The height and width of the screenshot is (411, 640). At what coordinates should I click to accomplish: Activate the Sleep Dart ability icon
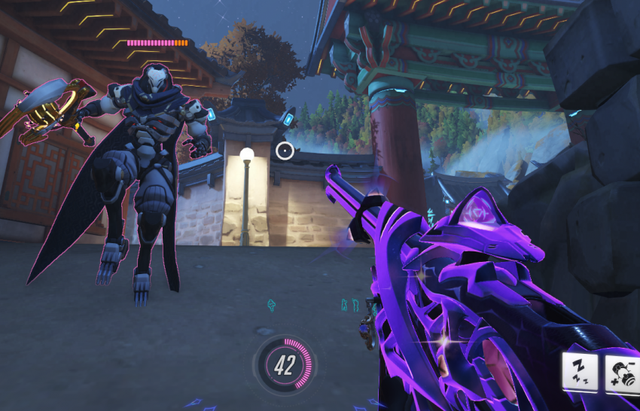580,372
